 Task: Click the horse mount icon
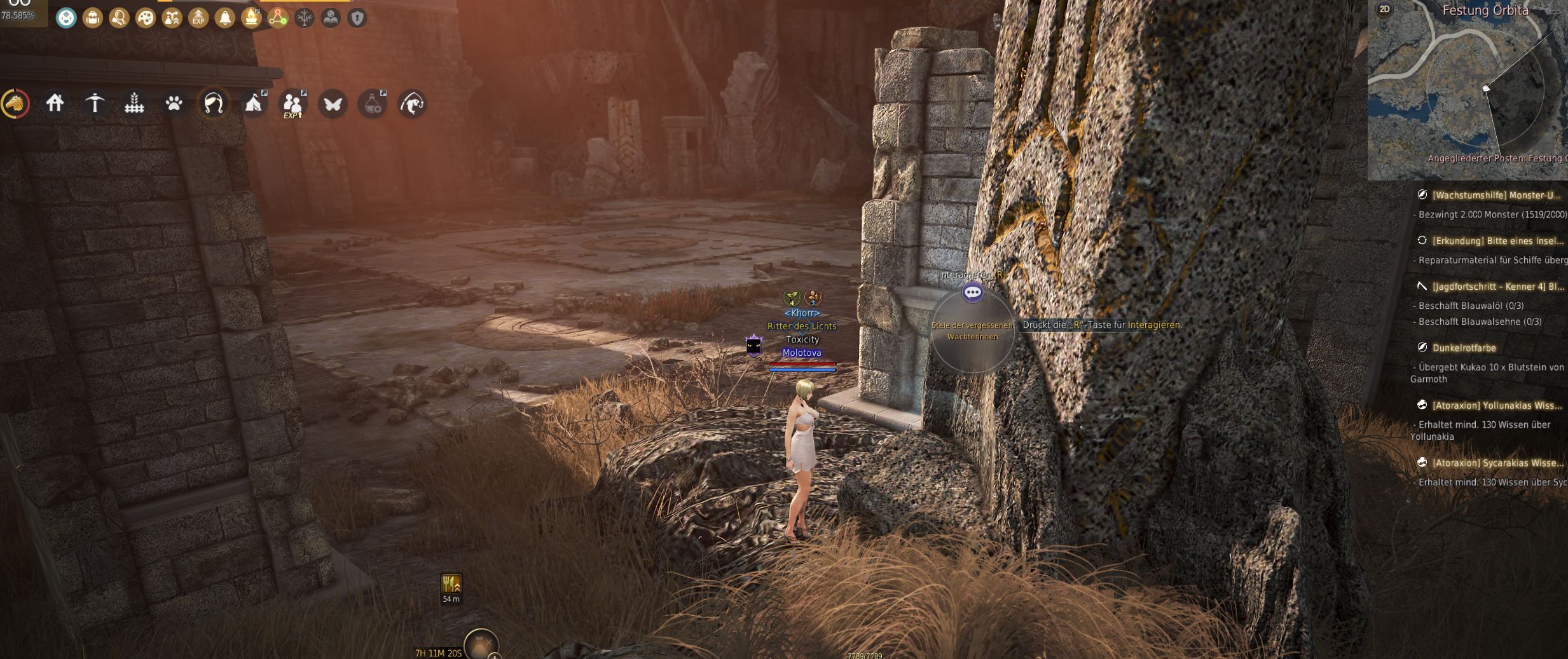[16, 103]
